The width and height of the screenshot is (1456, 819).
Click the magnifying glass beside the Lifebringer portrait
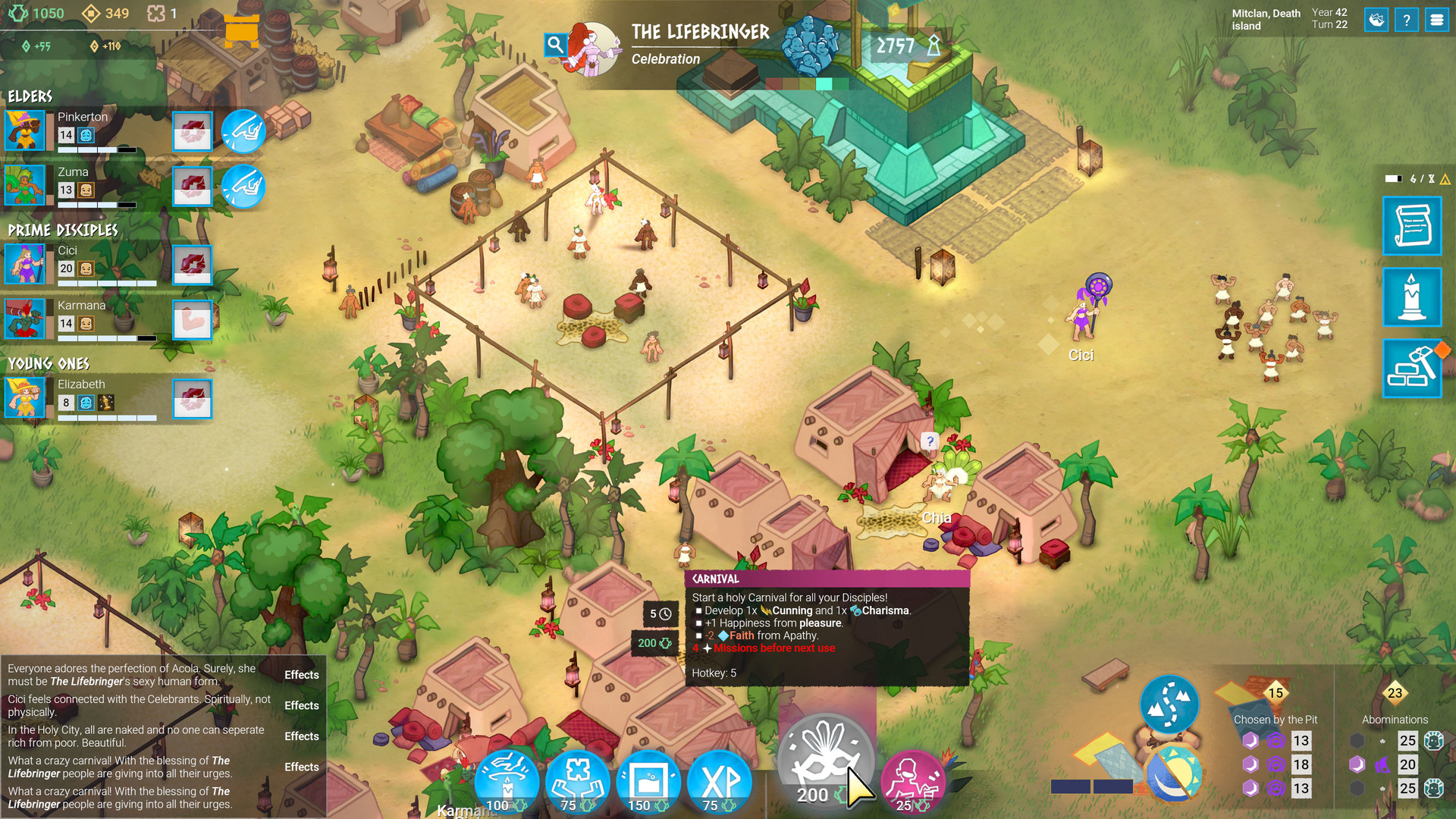click(x=555, y=44)
